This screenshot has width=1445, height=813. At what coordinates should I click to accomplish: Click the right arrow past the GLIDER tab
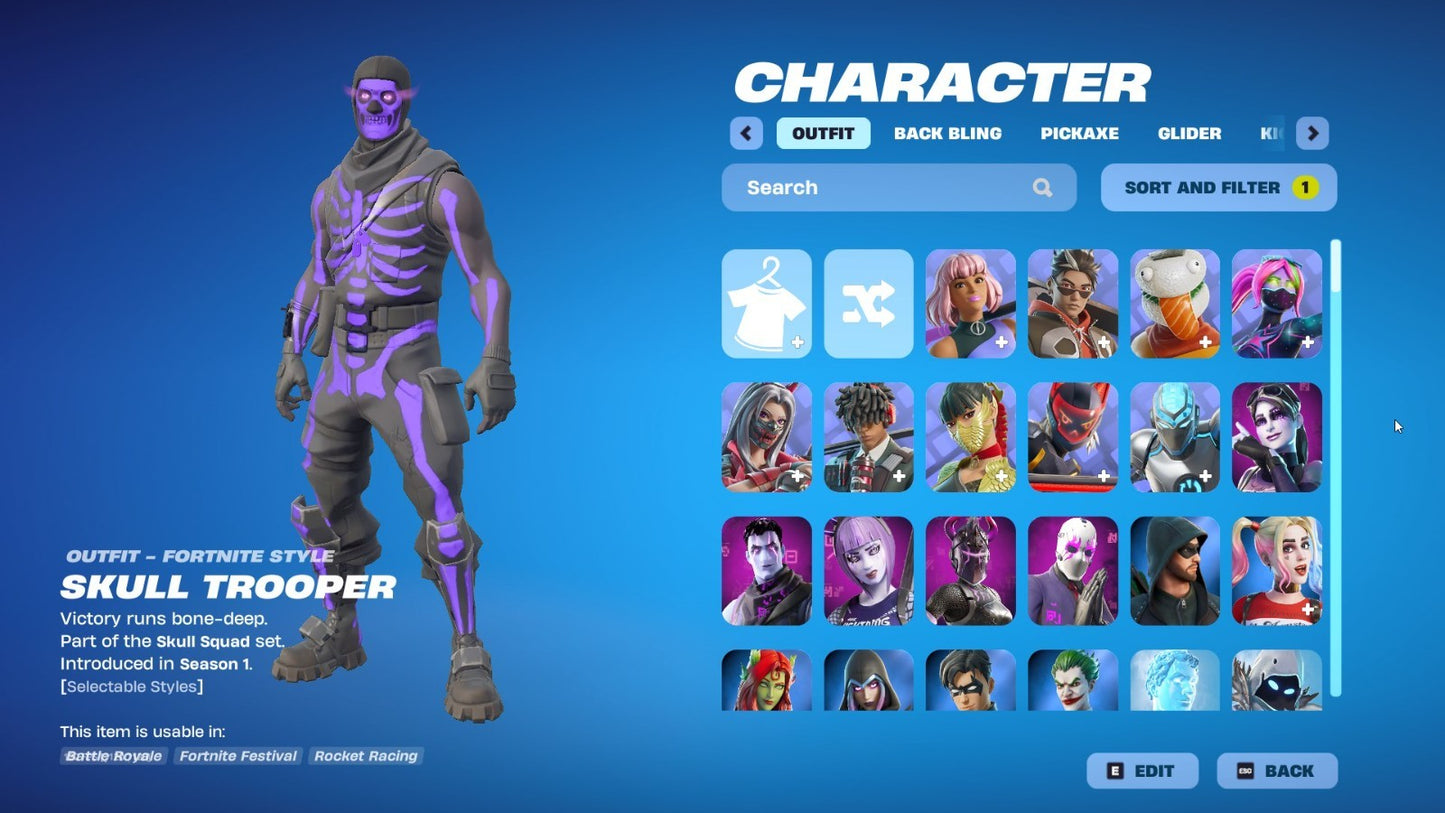[1312, 133]
